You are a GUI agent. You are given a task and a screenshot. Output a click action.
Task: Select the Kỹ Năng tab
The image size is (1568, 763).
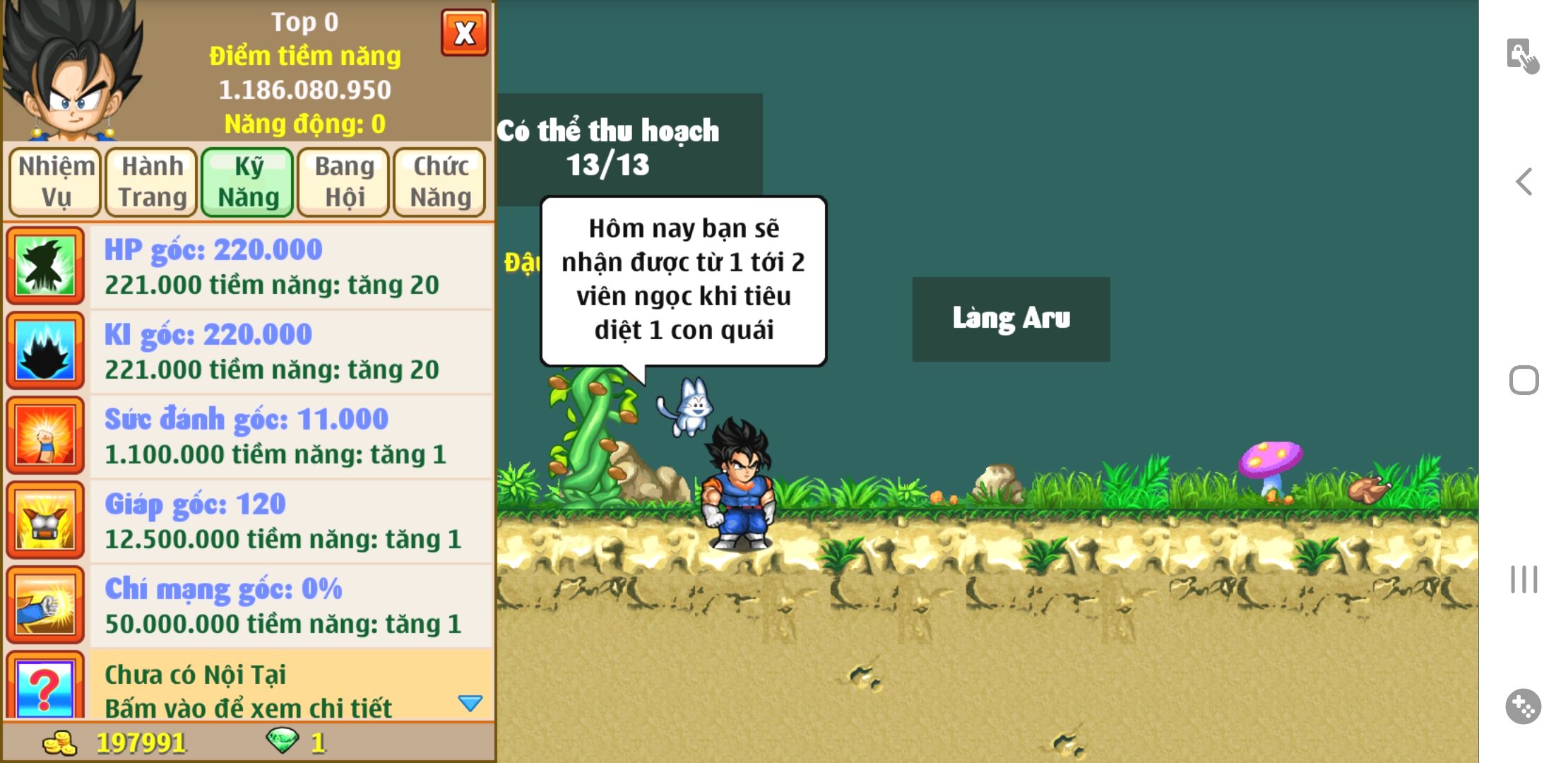[x=247, y=182]
